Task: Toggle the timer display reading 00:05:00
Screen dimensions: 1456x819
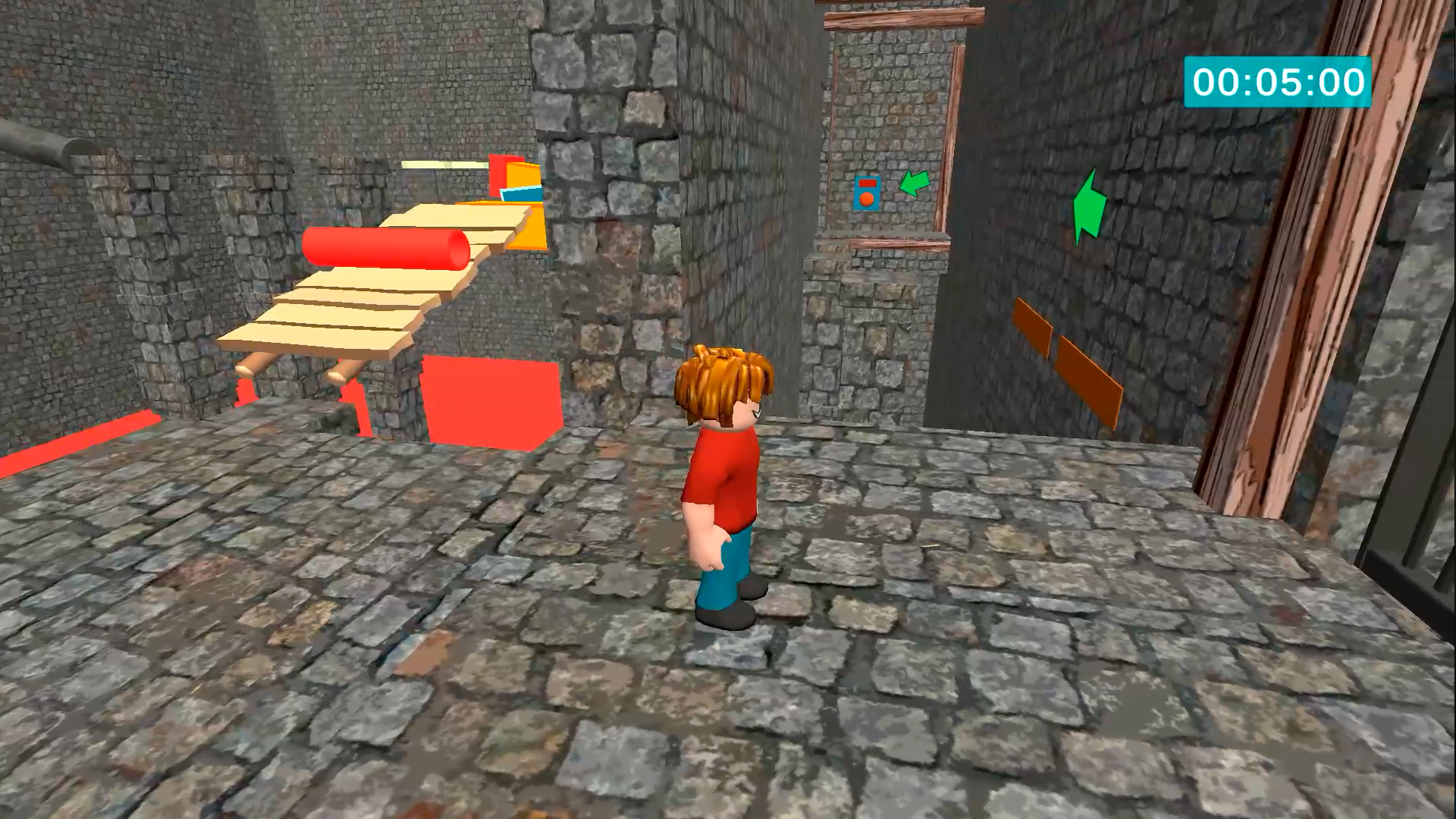Action: pyautogui.click(x=1278, y=83)
